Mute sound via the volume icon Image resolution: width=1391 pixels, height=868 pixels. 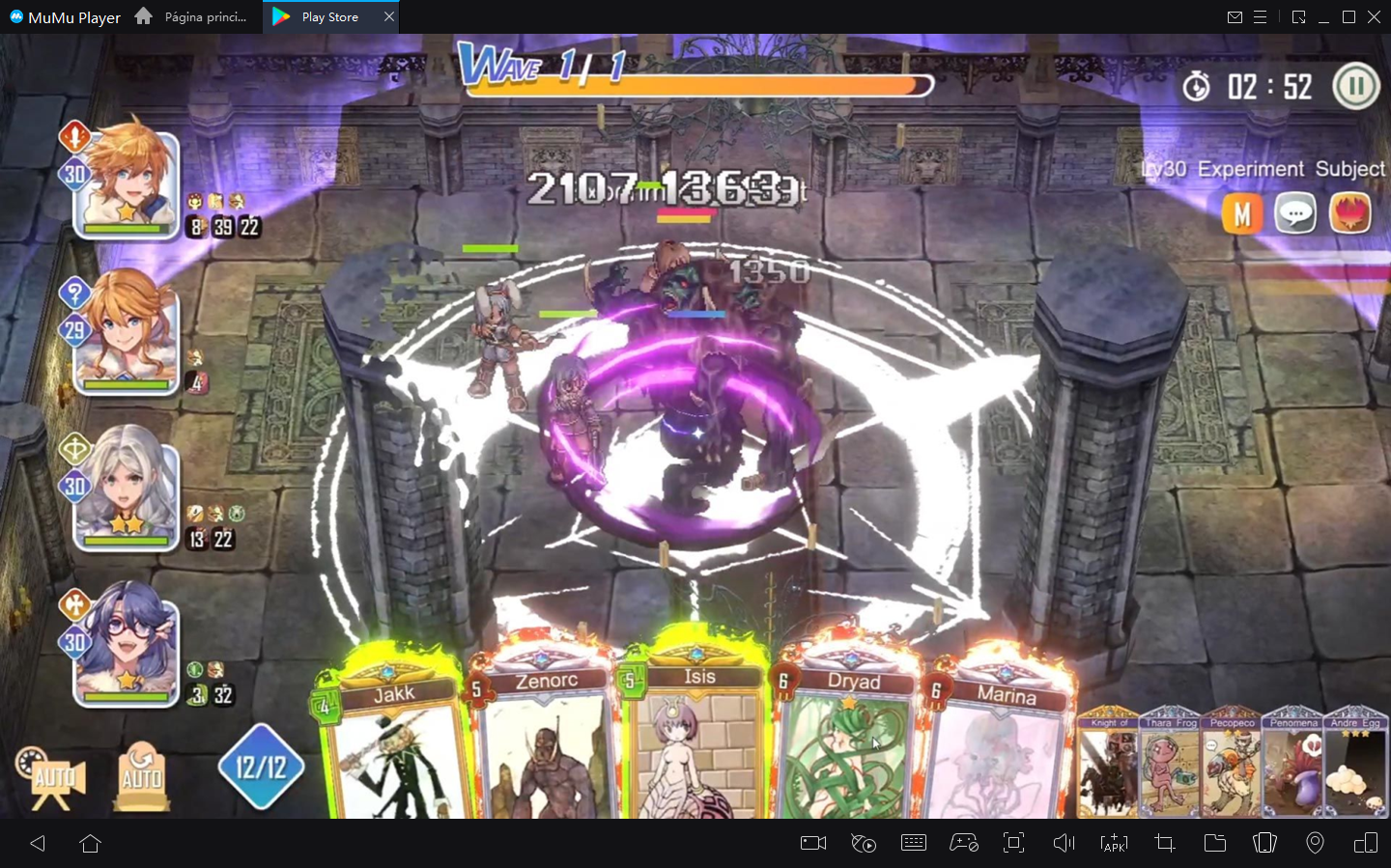click(1064, 843)
